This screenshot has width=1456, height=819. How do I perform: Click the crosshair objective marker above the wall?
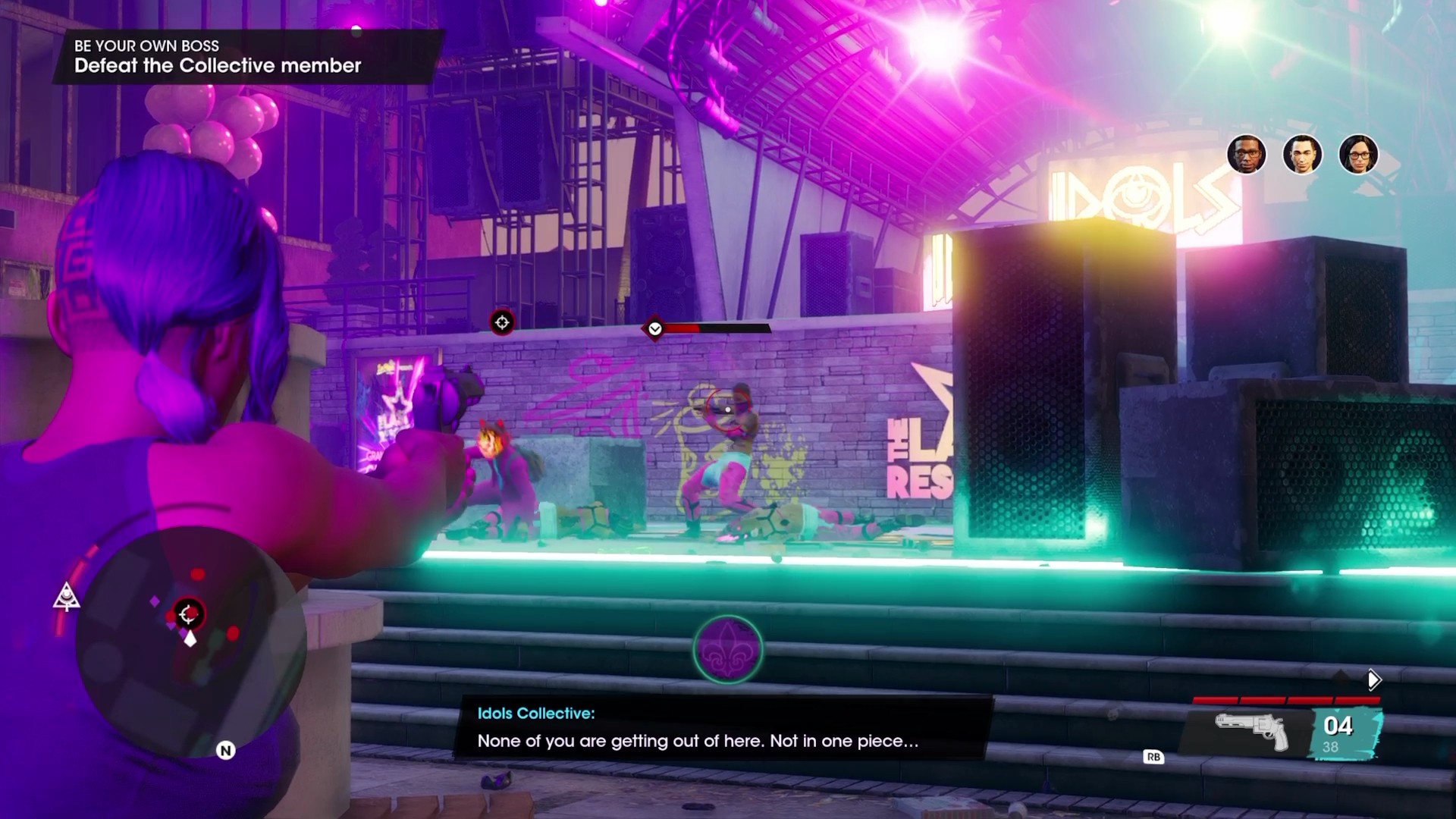coord(502,322)
